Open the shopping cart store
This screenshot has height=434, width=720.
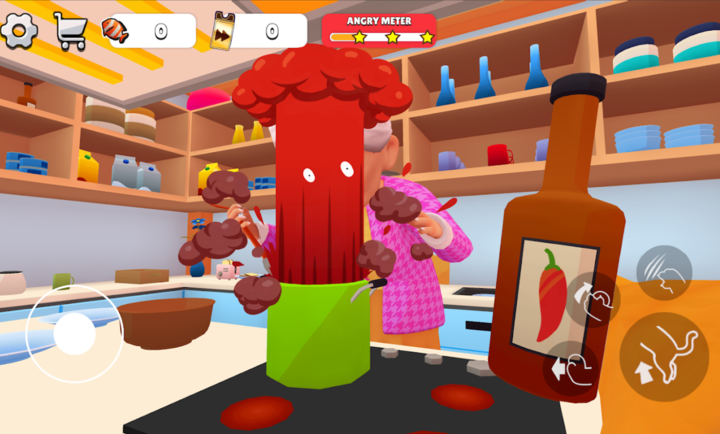tap(70, 31)
